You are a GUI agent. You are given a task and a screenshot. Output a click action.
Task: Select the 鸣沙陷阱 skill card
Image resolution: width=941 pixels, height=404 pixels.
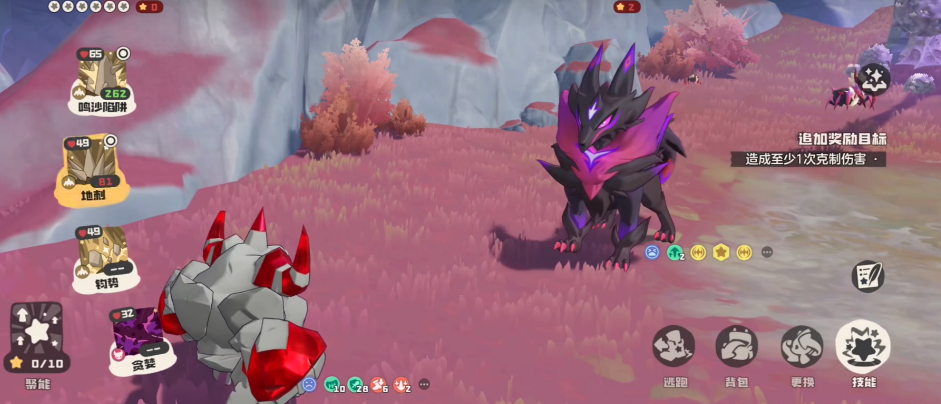pos(103,80)
